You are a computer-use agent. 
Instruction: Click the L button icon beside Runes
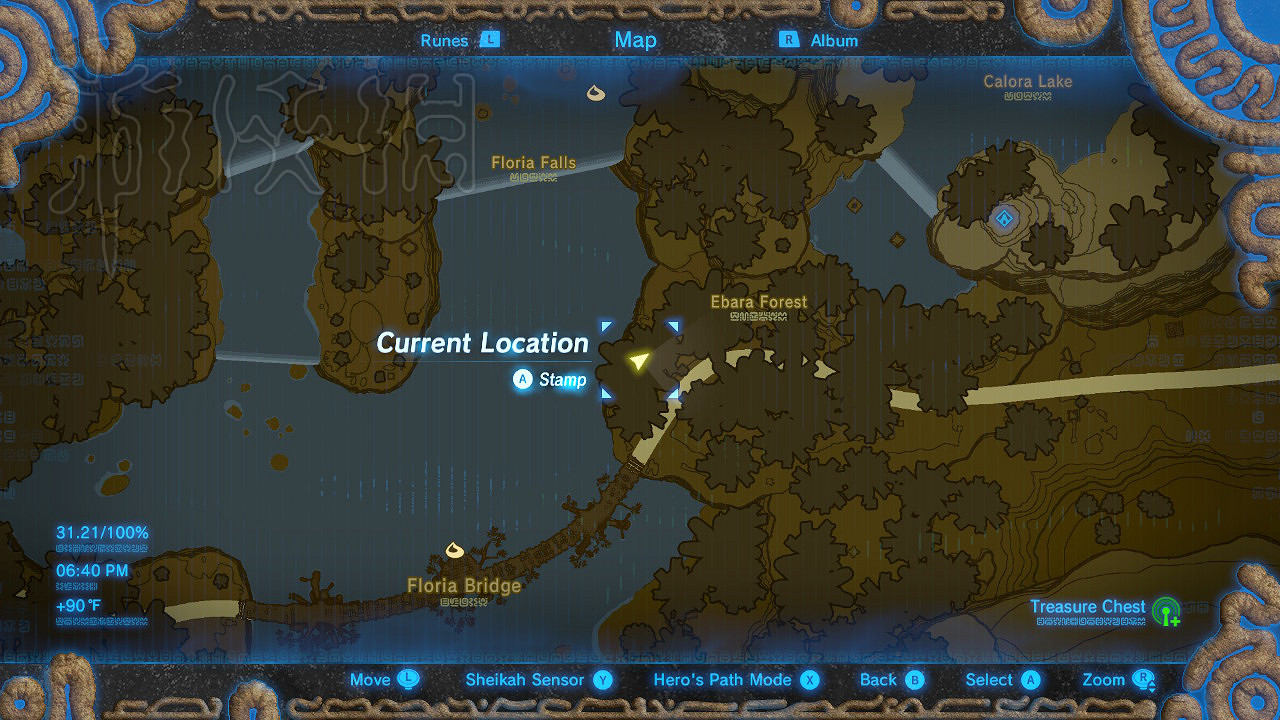coord(492,40)
